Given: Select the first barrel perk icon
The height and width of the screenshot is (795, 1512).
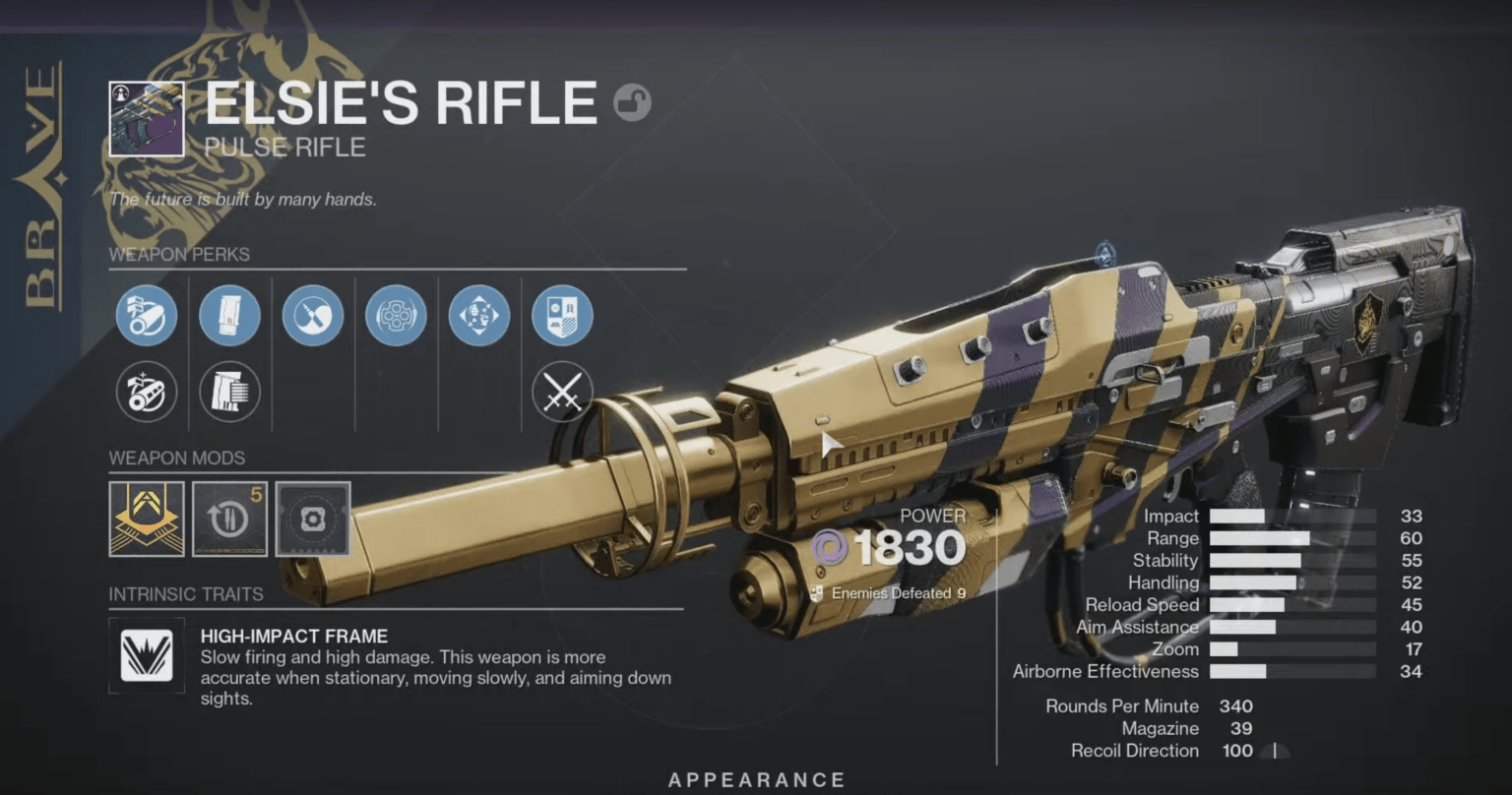Looking at the screenshot, I should click(146, 315).
